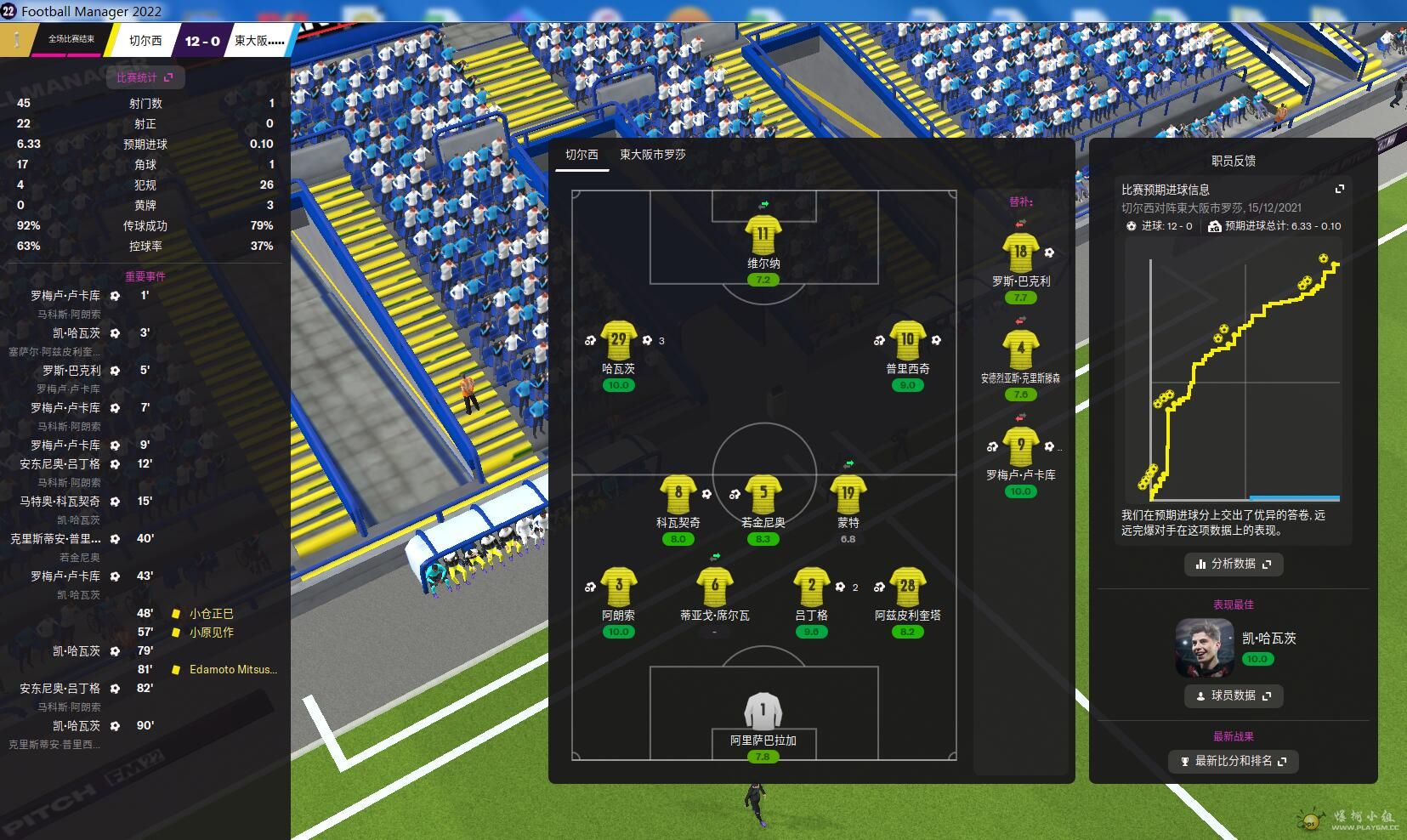
Task: Open the 球员数据 button
Action: pyautogui.click(x=1233, y=695)
